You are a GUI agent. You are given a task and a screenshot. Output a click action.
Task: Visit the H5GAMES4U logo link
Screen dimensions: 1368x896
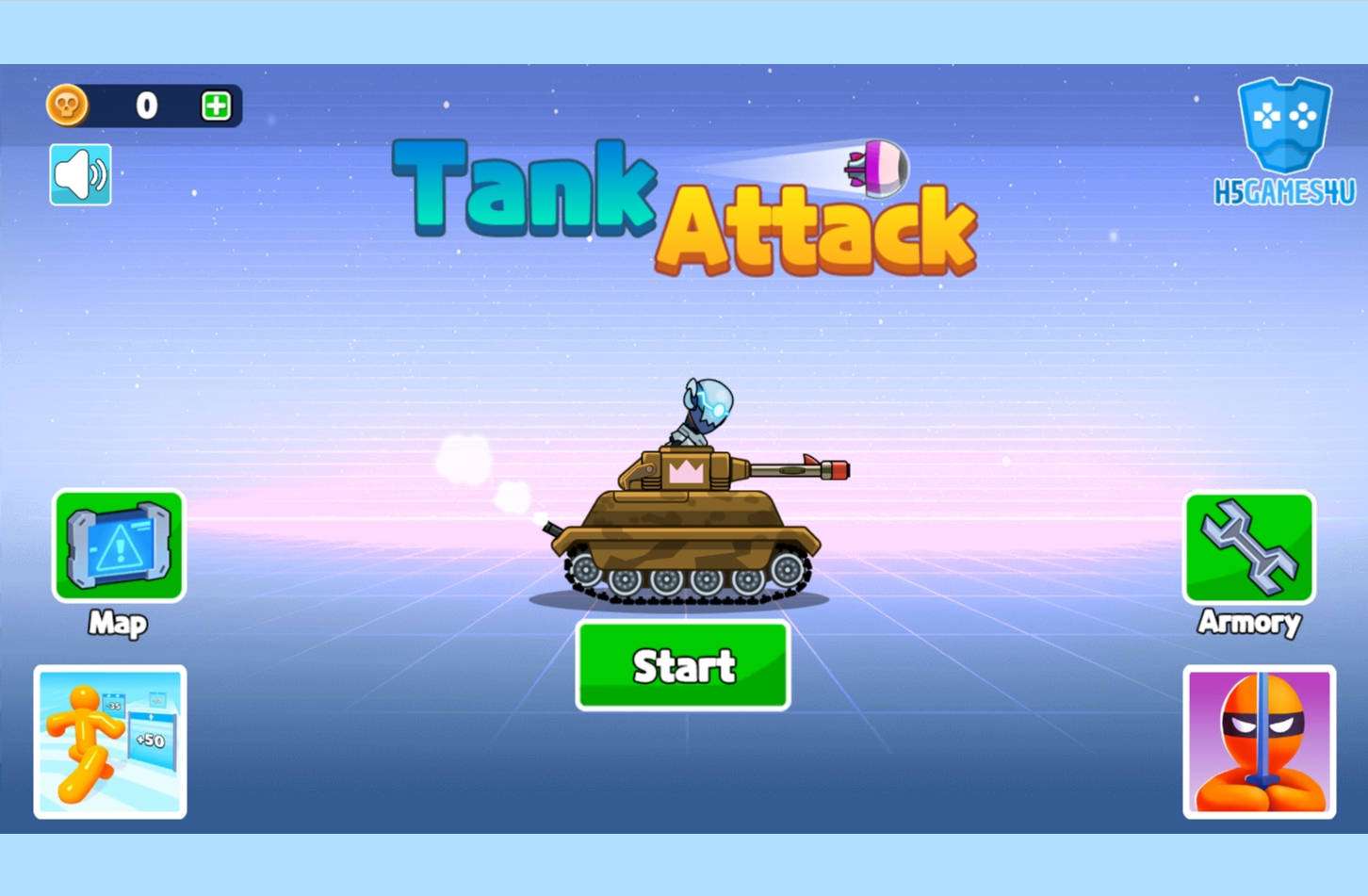click(x=1284, y=141)
